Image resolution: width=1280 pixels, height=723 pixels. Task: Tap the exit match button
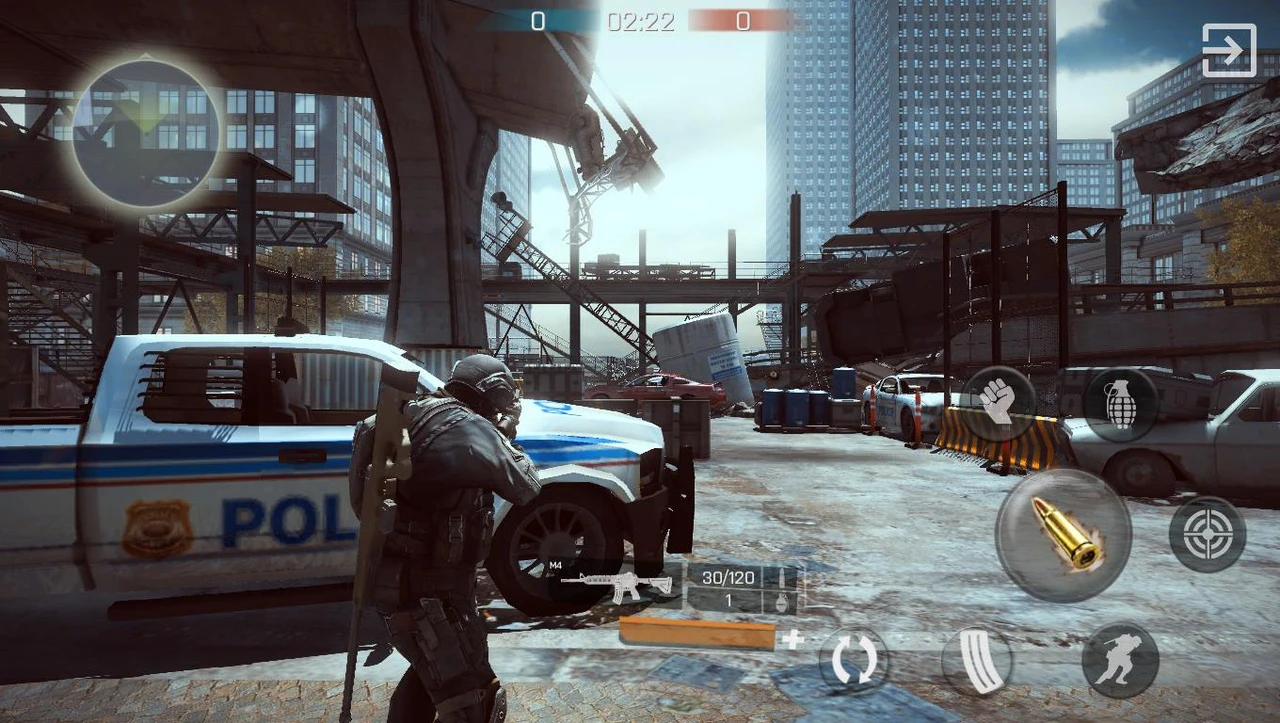tap(1228, 50)
